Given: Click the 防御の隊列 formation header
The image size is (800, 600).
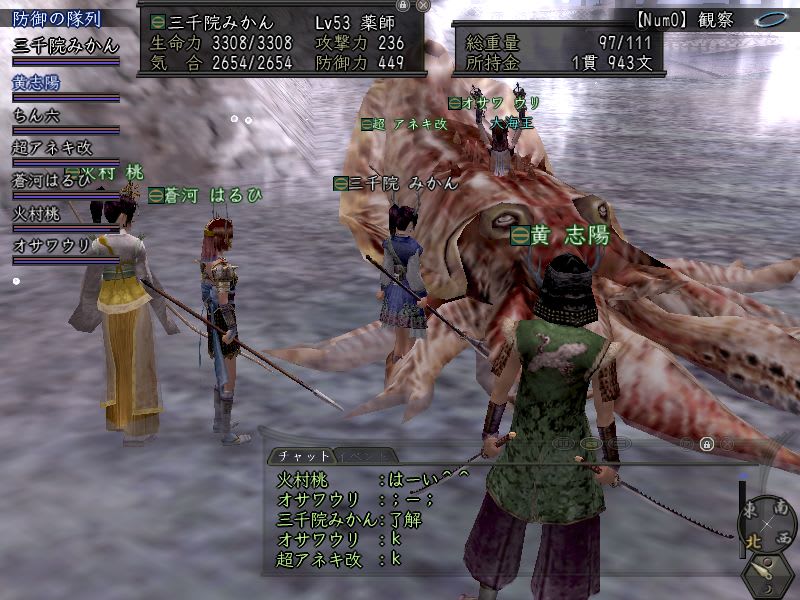Looking at the screenshot, I should tap(56, 18).
